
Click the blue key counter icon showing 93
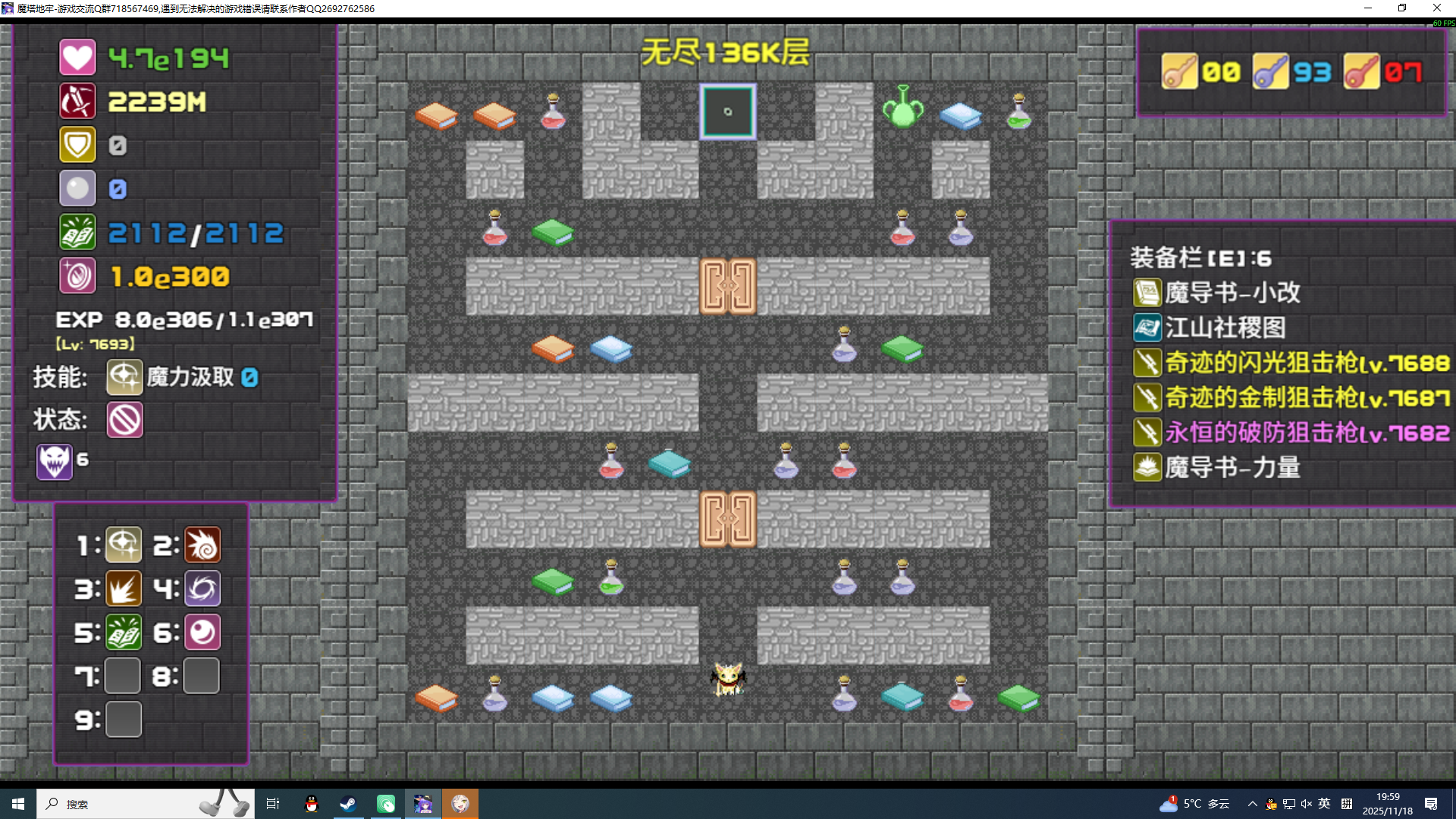[1272, 72]
